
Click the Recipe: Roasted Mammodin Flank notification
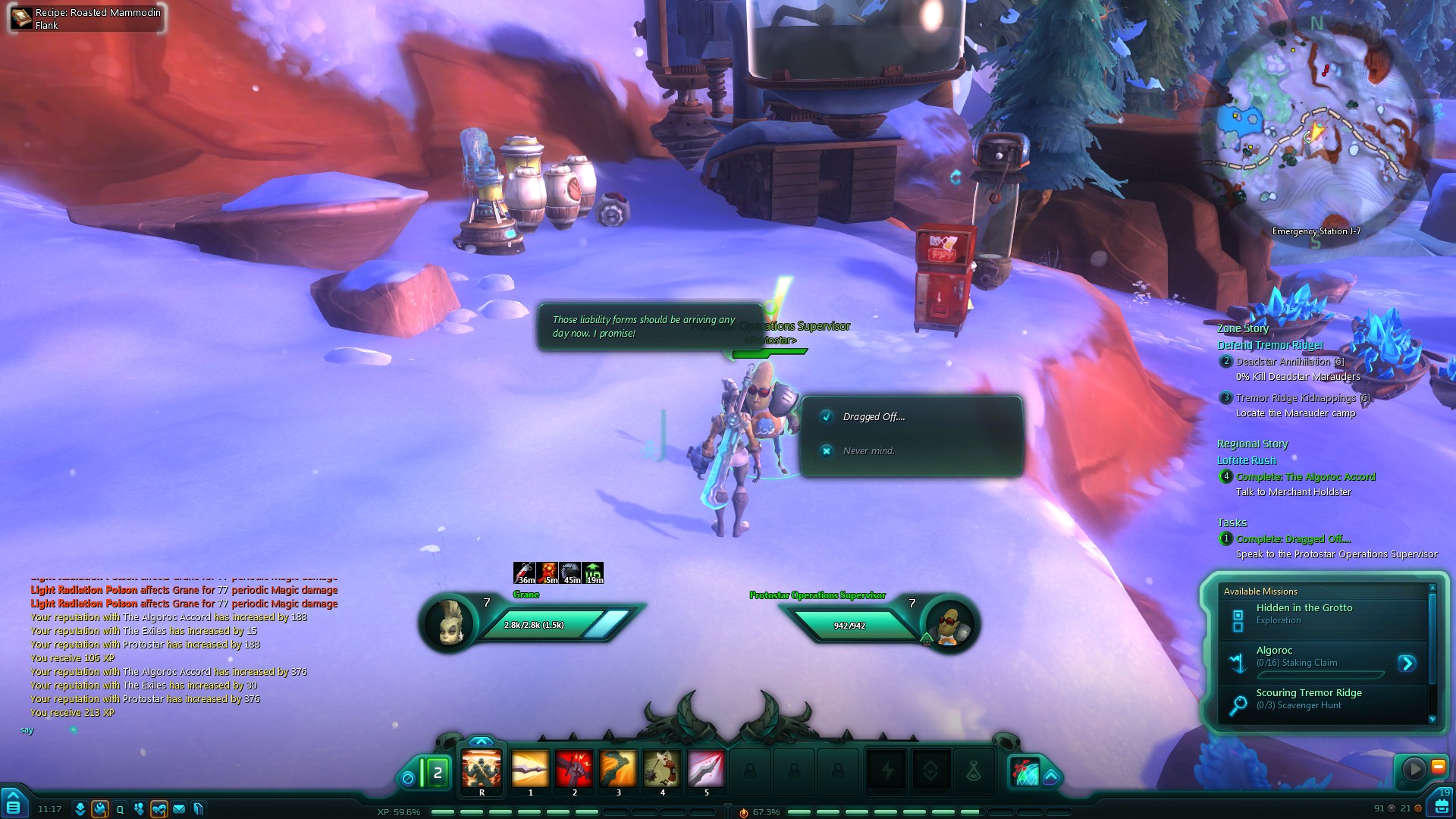point(86,18)
